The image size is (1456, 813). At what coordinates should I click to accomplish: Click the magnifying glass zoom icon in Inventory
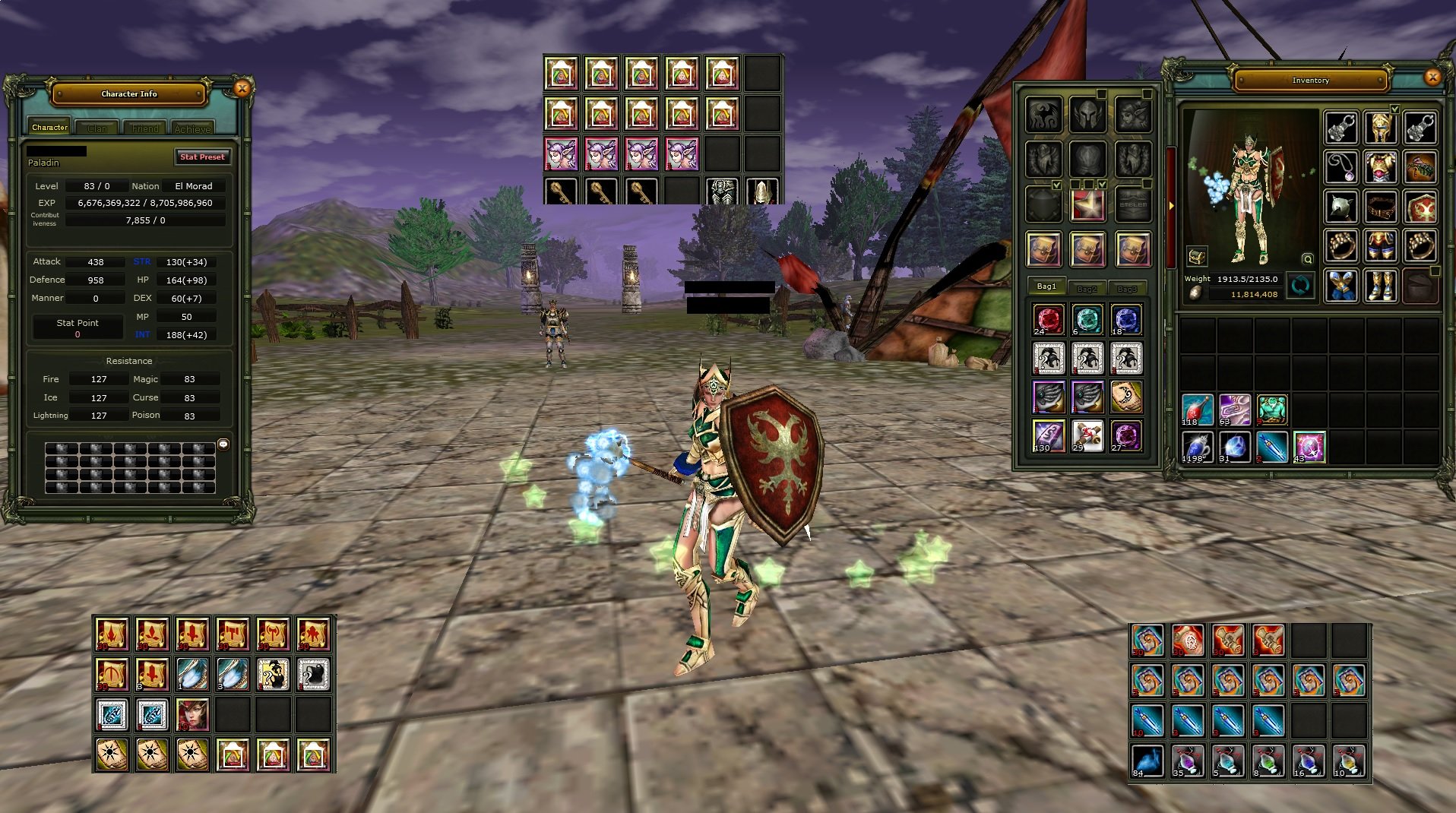[x=1307, y=259]
